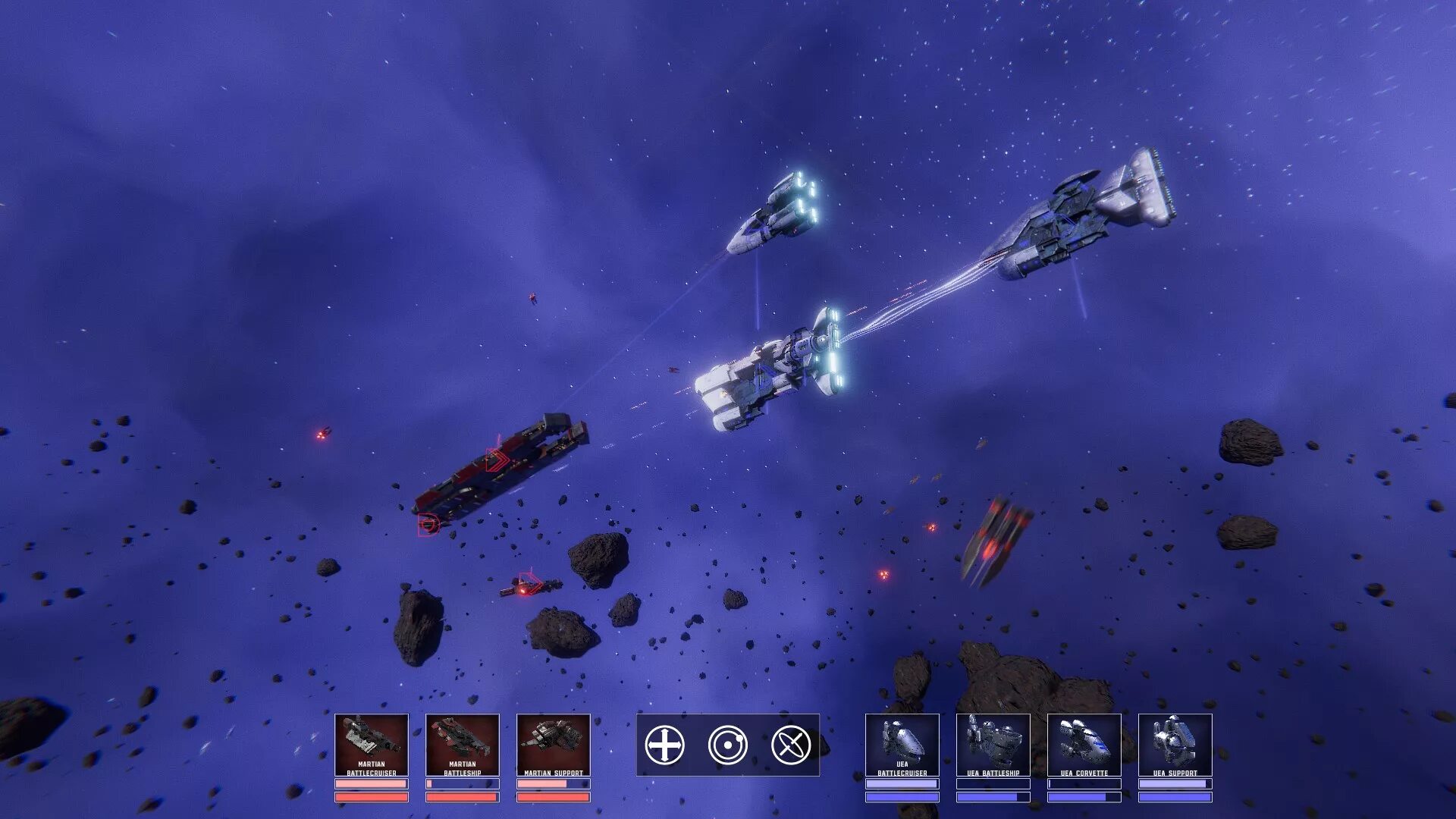The image size is (1456, 819).
Task: Select the UEA Battlecruiser ship card
Action: [902, 745]
